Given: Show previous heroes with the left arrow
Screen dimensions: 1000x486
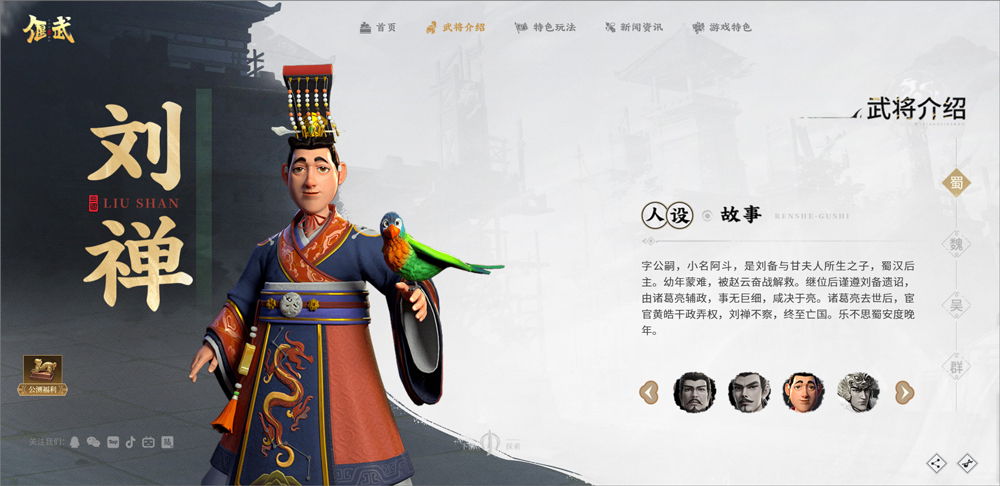Looking at the screenshot, I should pos(649,392).
